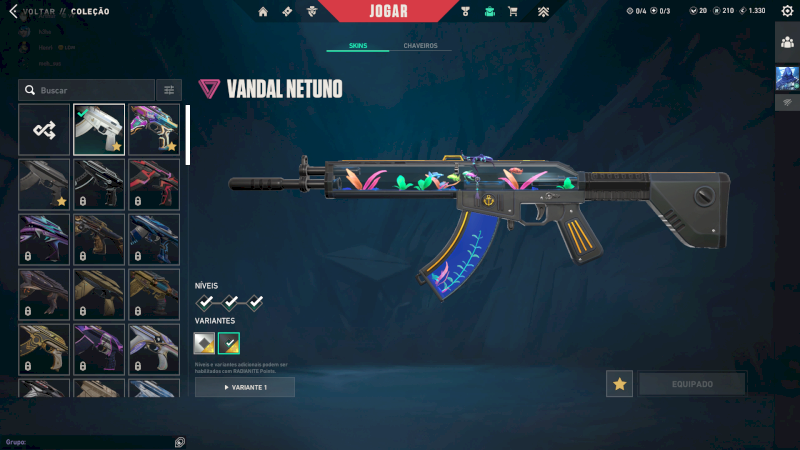Select the equipped white Vandal skin thumbnail
The height and width of the screenshot is (450, 800).
[x=99, y=129]
